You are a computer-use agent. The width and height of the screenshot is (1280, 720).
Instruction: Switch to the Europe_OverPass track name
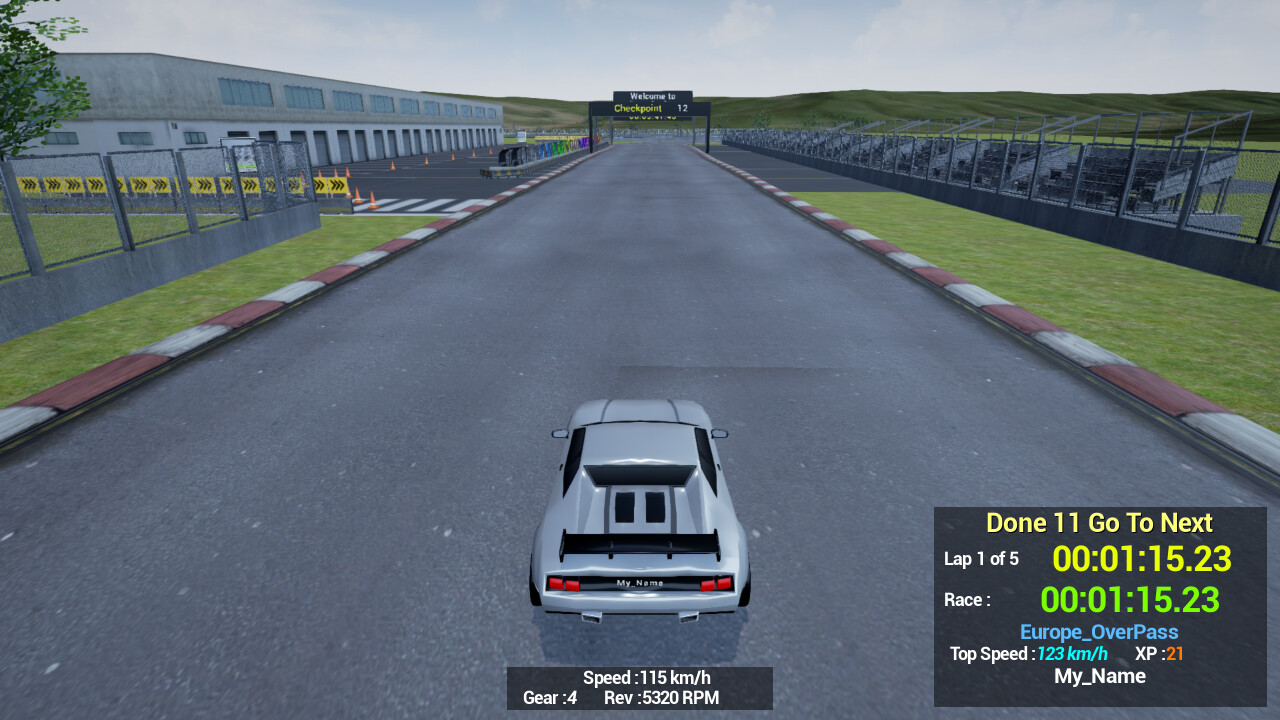(x=1098, y=631)
